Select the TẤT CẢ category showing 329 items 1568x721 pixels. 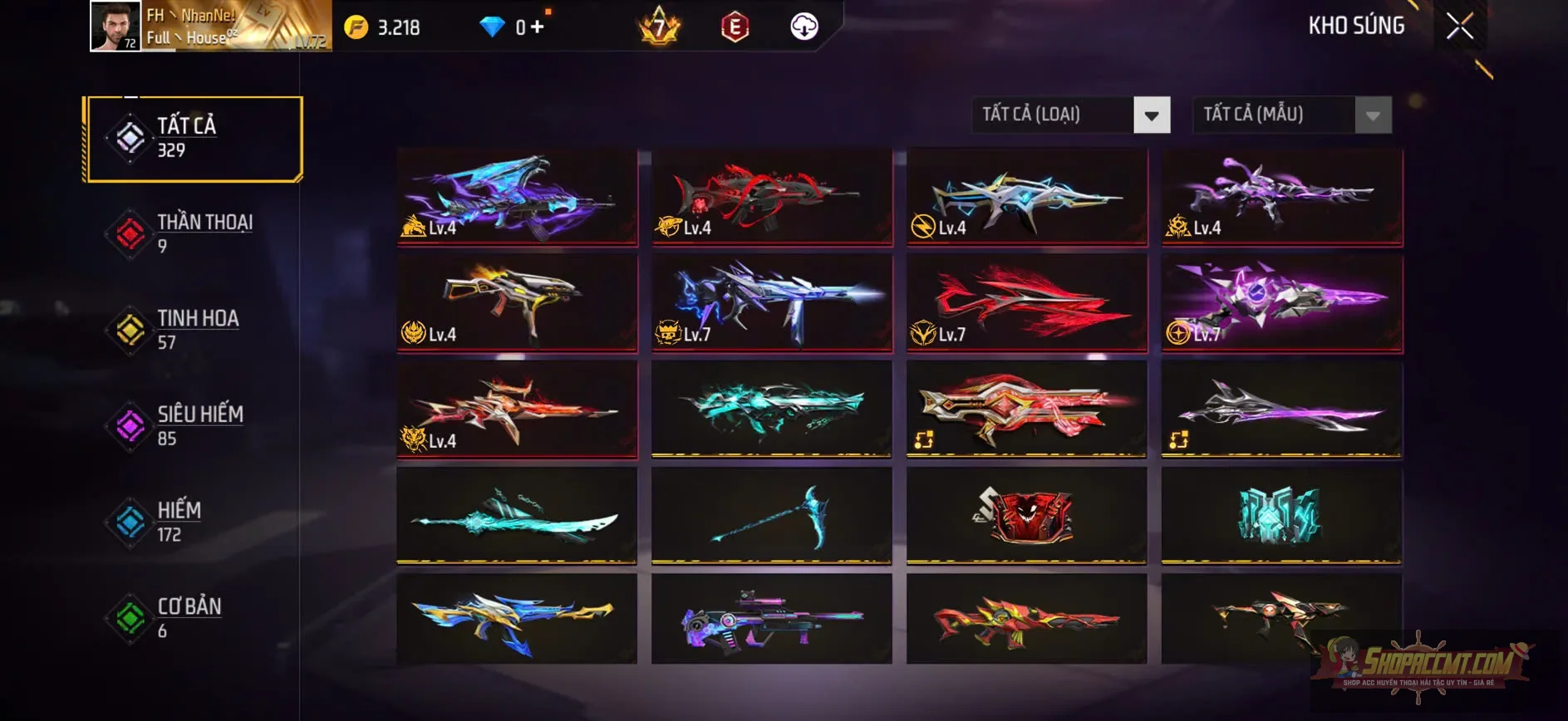click(193, 137)
